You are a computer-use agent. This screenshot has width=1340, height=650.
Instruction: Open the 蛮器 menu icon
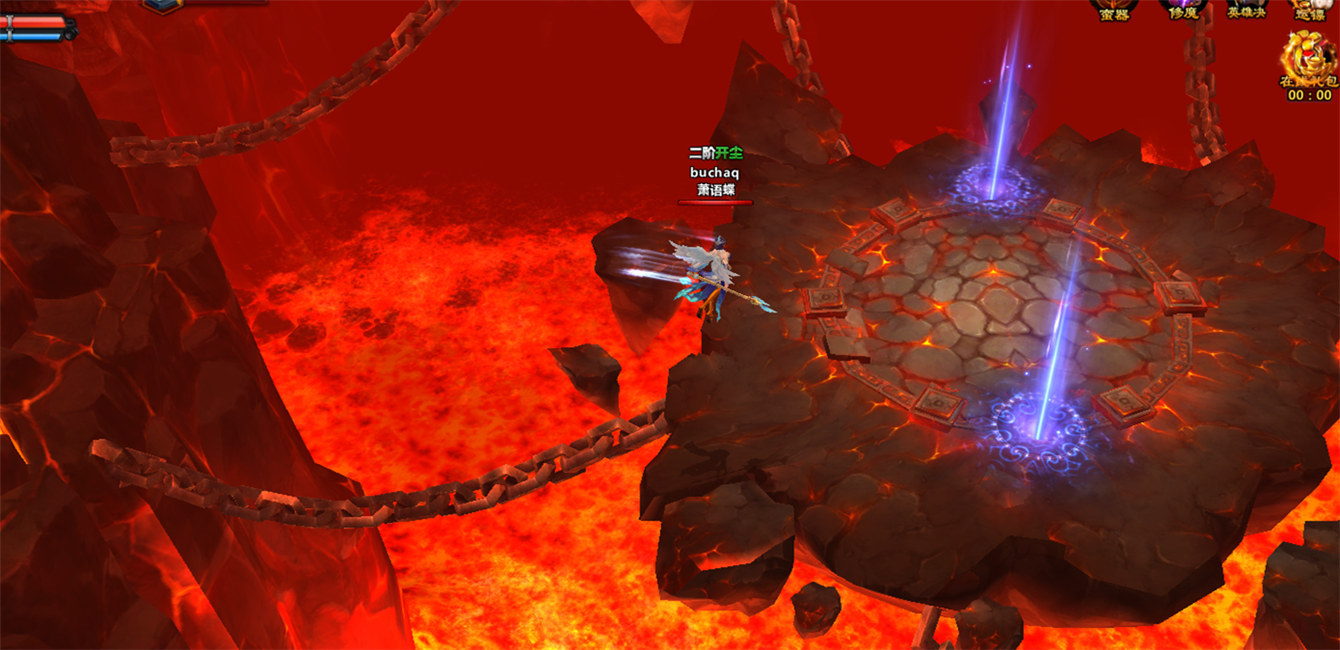click(1114, 9)
